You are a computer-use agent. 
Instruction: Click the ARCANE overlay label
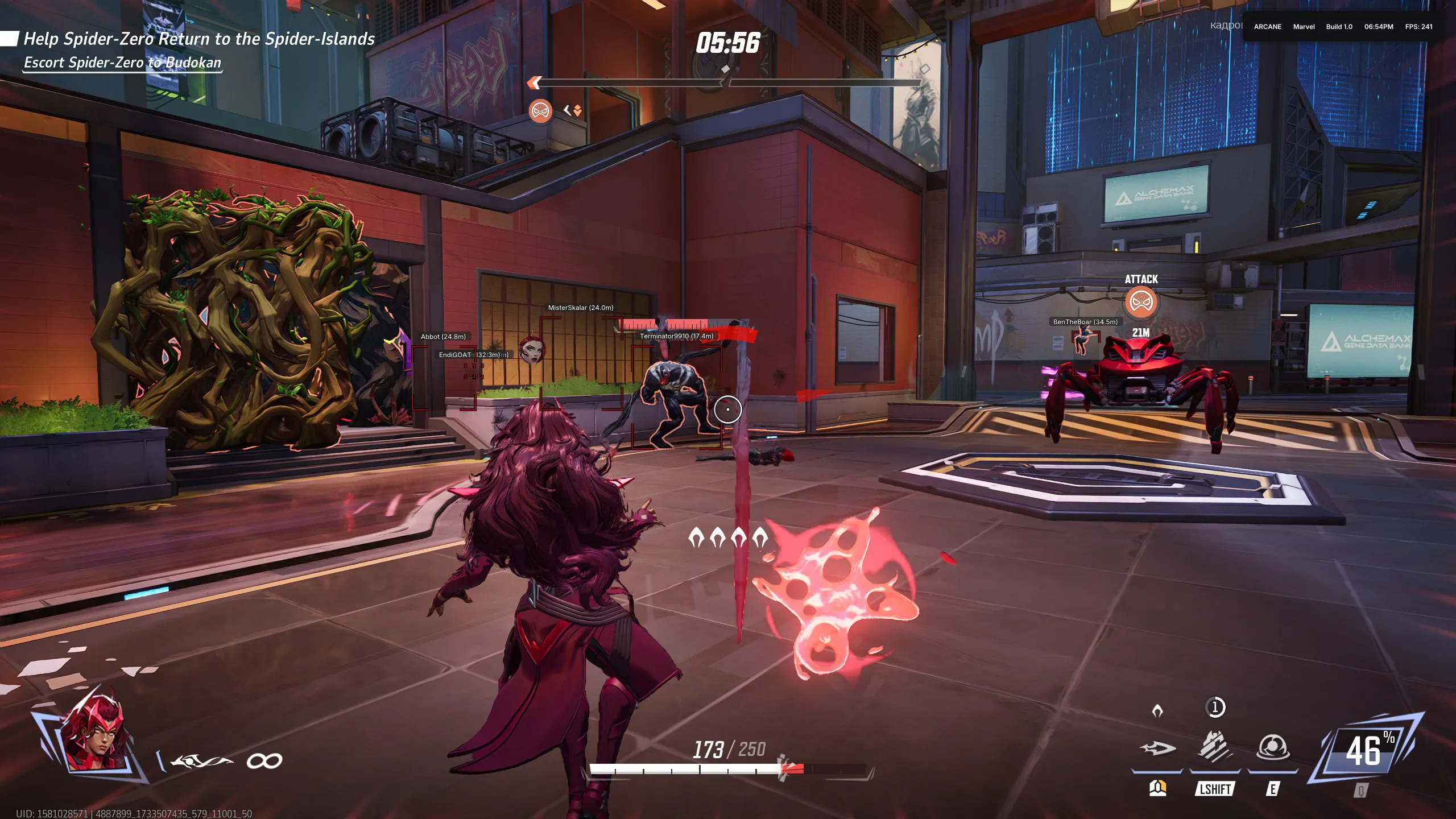[x=1269, y=27]
